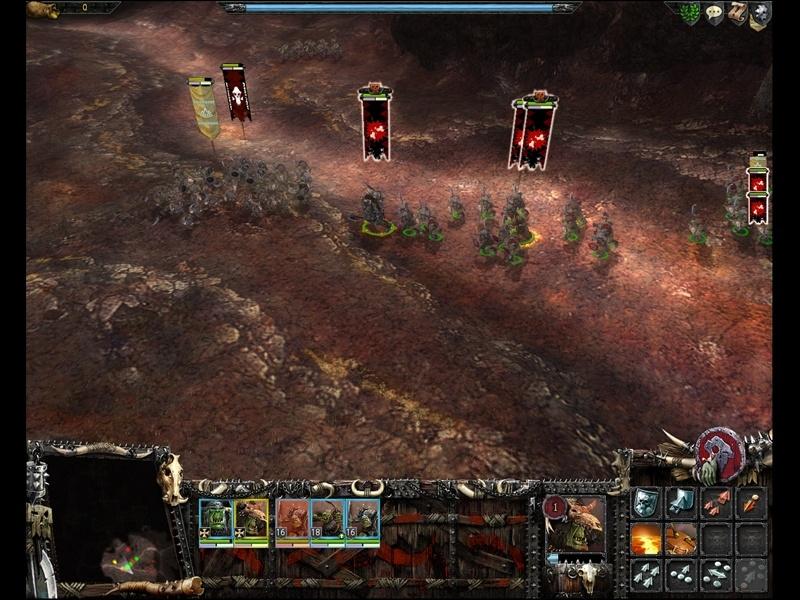
Task: Select the yellow-framed orc unit card
Action: pyautogui.click(x=252, y=520)
